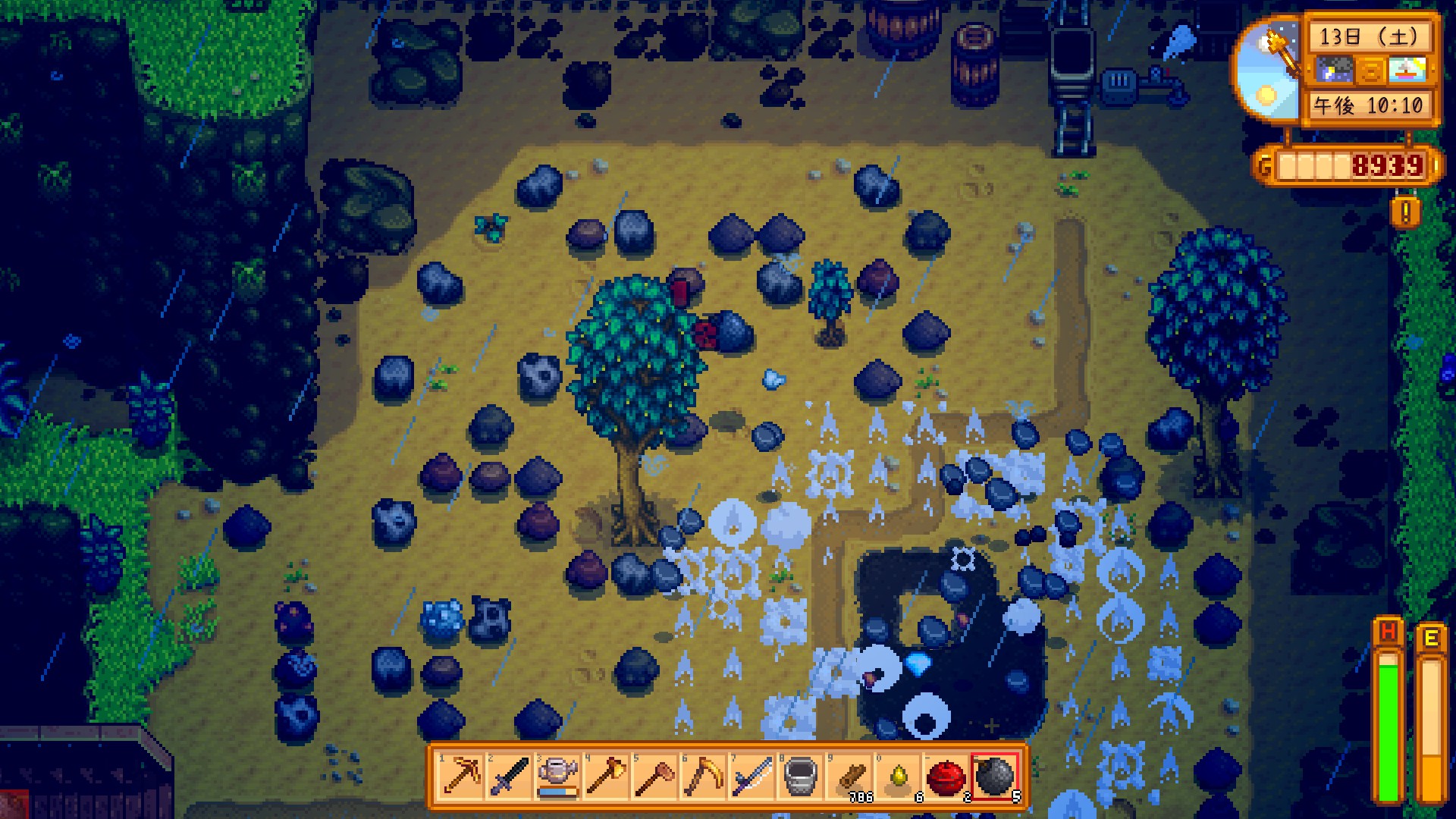Switch to the hoe
This screenshot has height=819, width=1456.
pyautogui.click(x=654, y=777)
